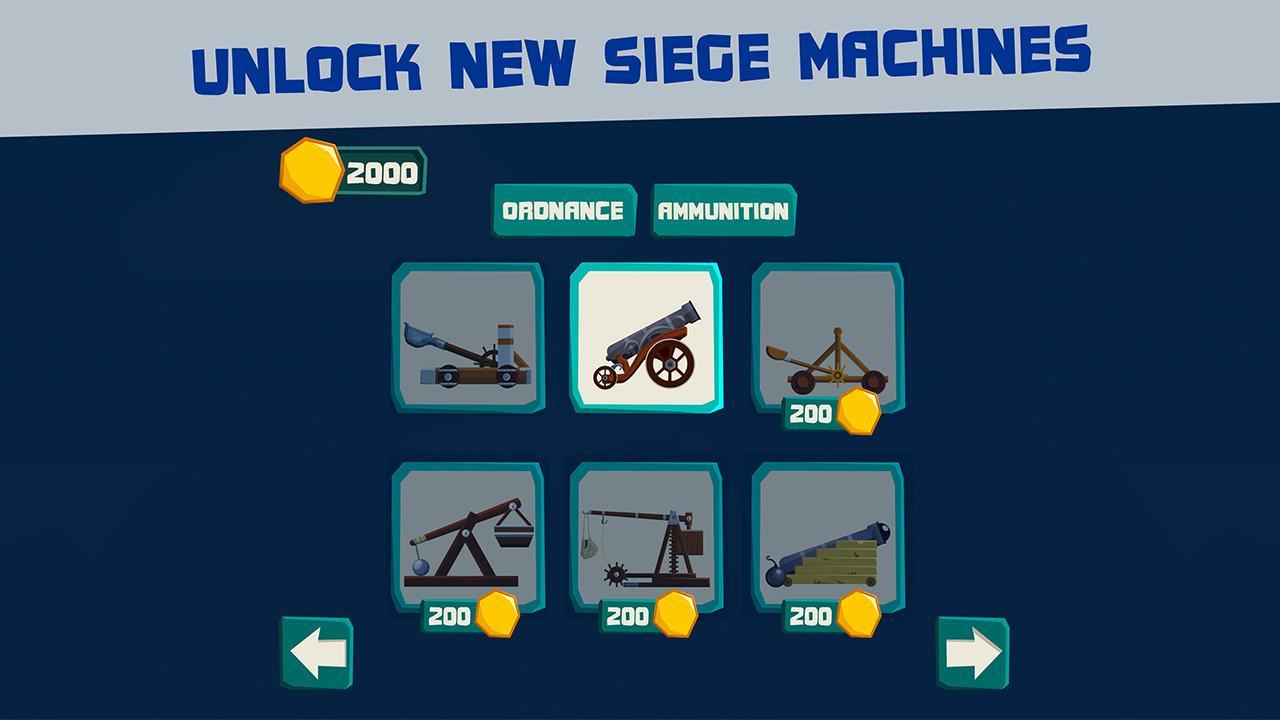Switch to the Ordnance tab
The width and height of the screenshot is (1280, 720).
563,211
